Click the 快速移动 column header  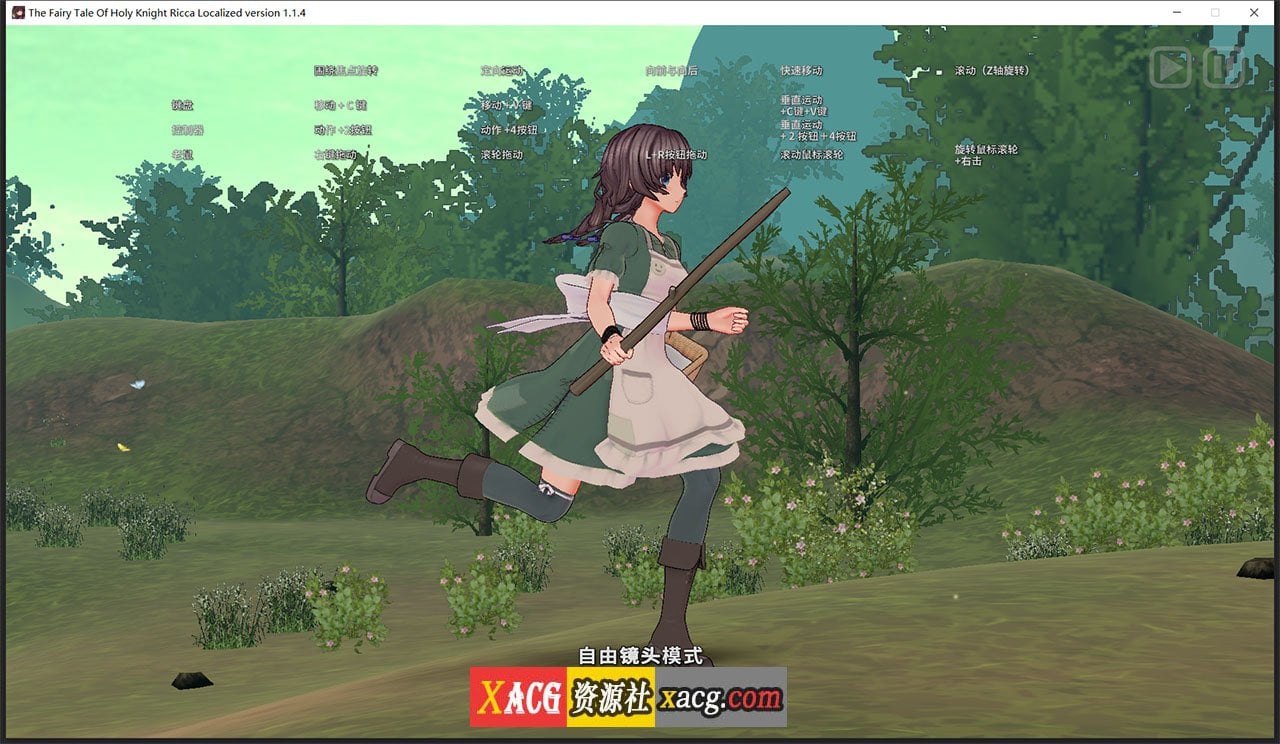point(800,70)
